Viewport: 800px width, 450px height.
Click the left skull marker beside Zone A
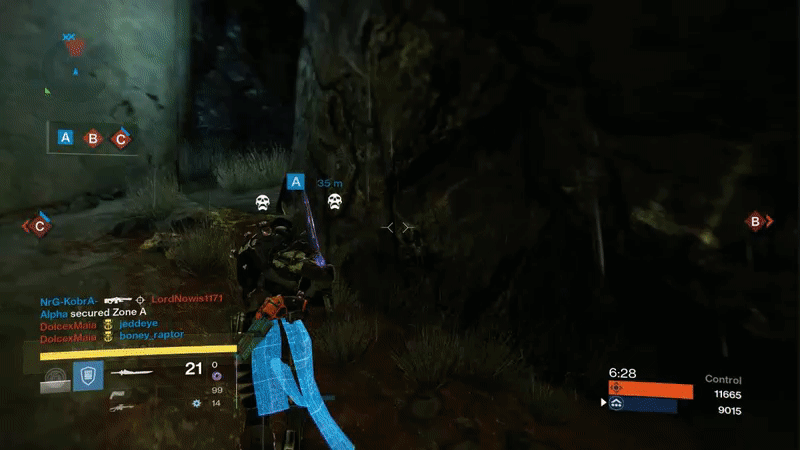[263, 203]
